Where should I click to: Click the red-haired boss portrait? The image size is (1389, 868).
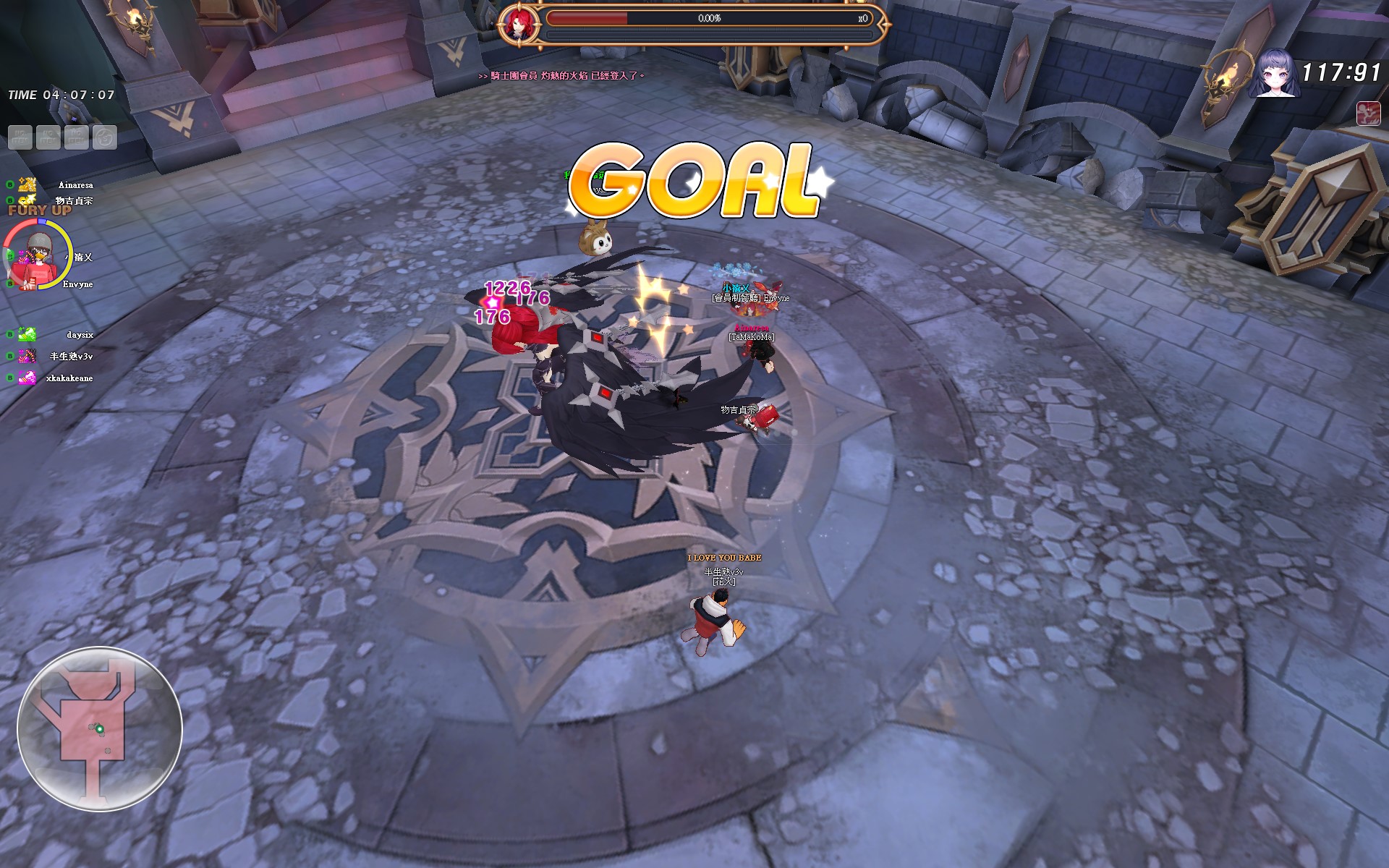(518, 24)
